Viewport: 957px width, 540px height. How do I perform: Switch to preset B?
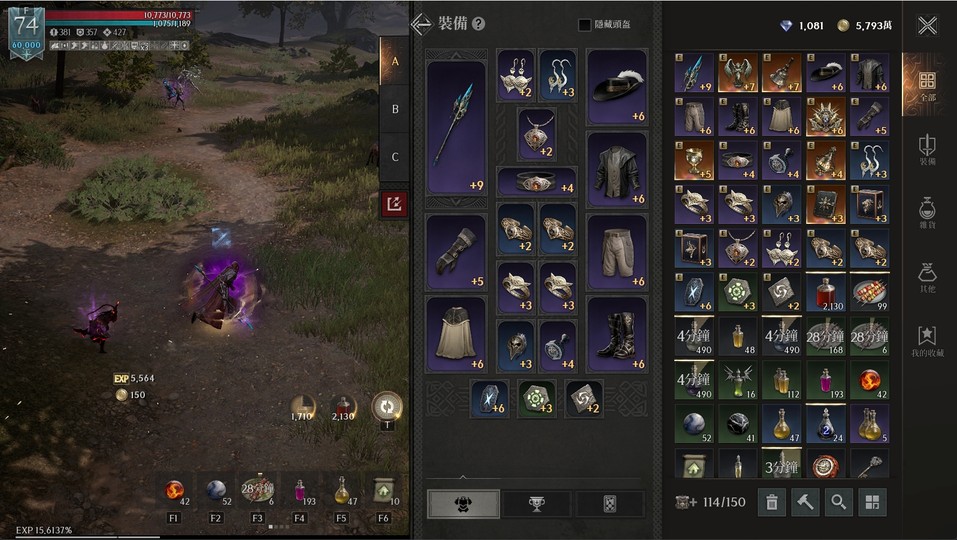tap(395, 109)
